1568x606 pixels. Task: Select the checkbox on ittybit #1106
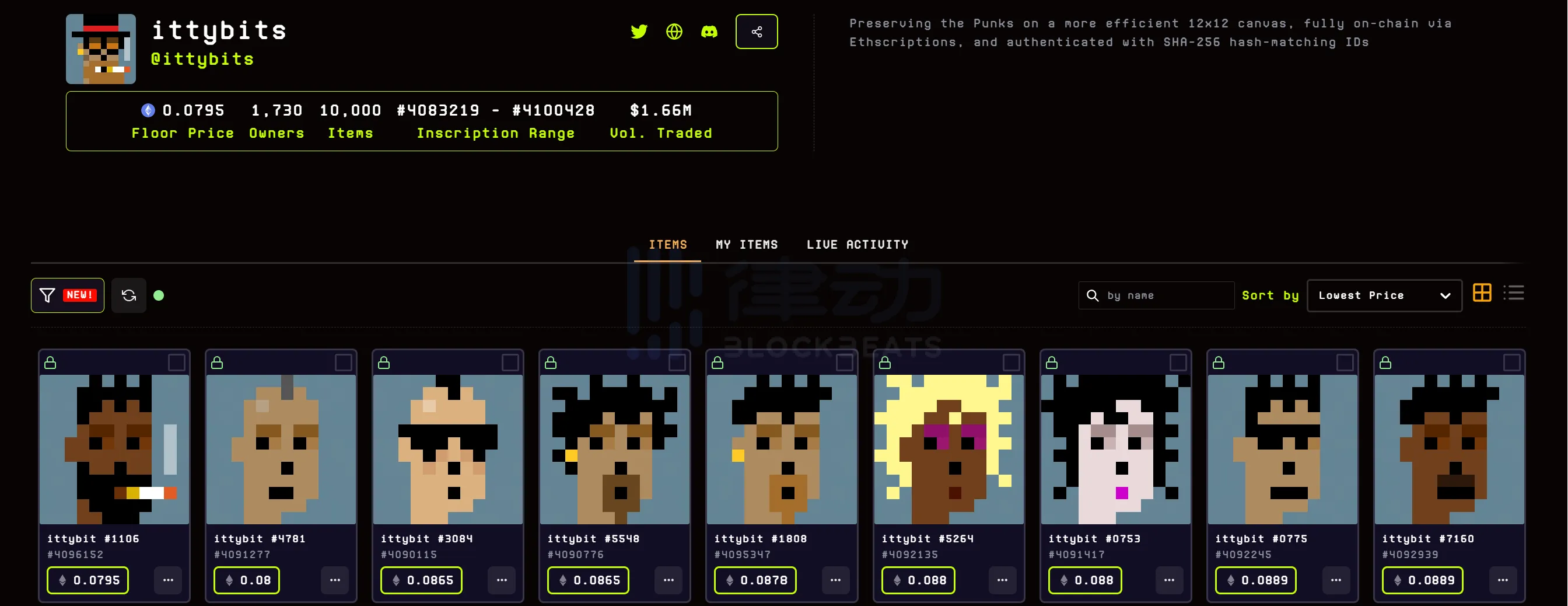(x=178, y=363)
